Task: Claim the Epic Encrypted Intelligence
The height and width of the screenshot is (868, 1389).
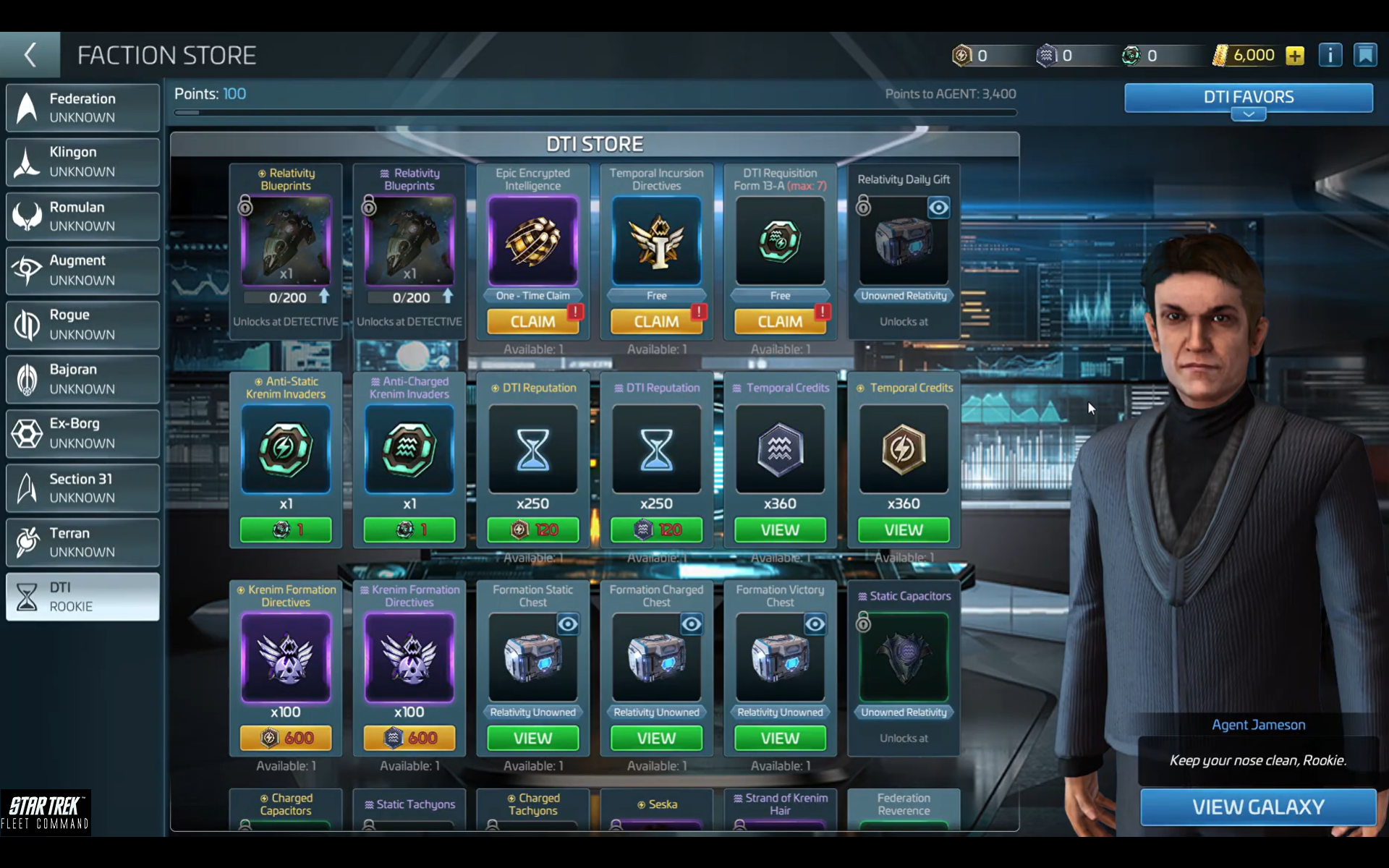Action: [533, 320]
